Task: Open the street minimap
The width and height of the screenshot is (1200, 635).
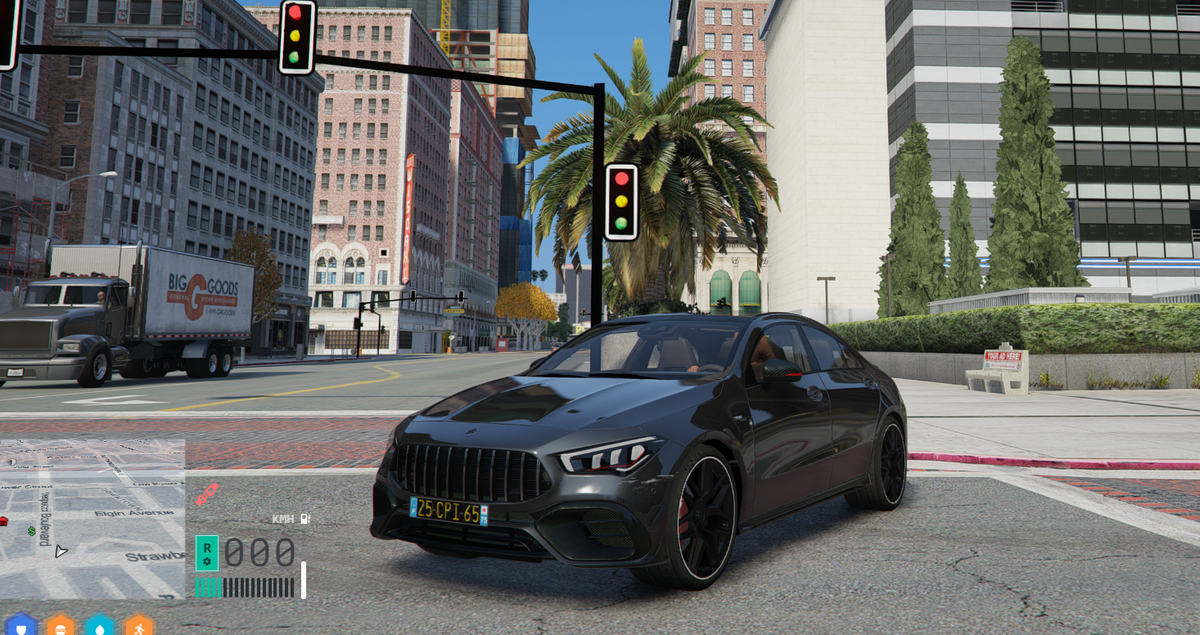Action: (92, 518)
